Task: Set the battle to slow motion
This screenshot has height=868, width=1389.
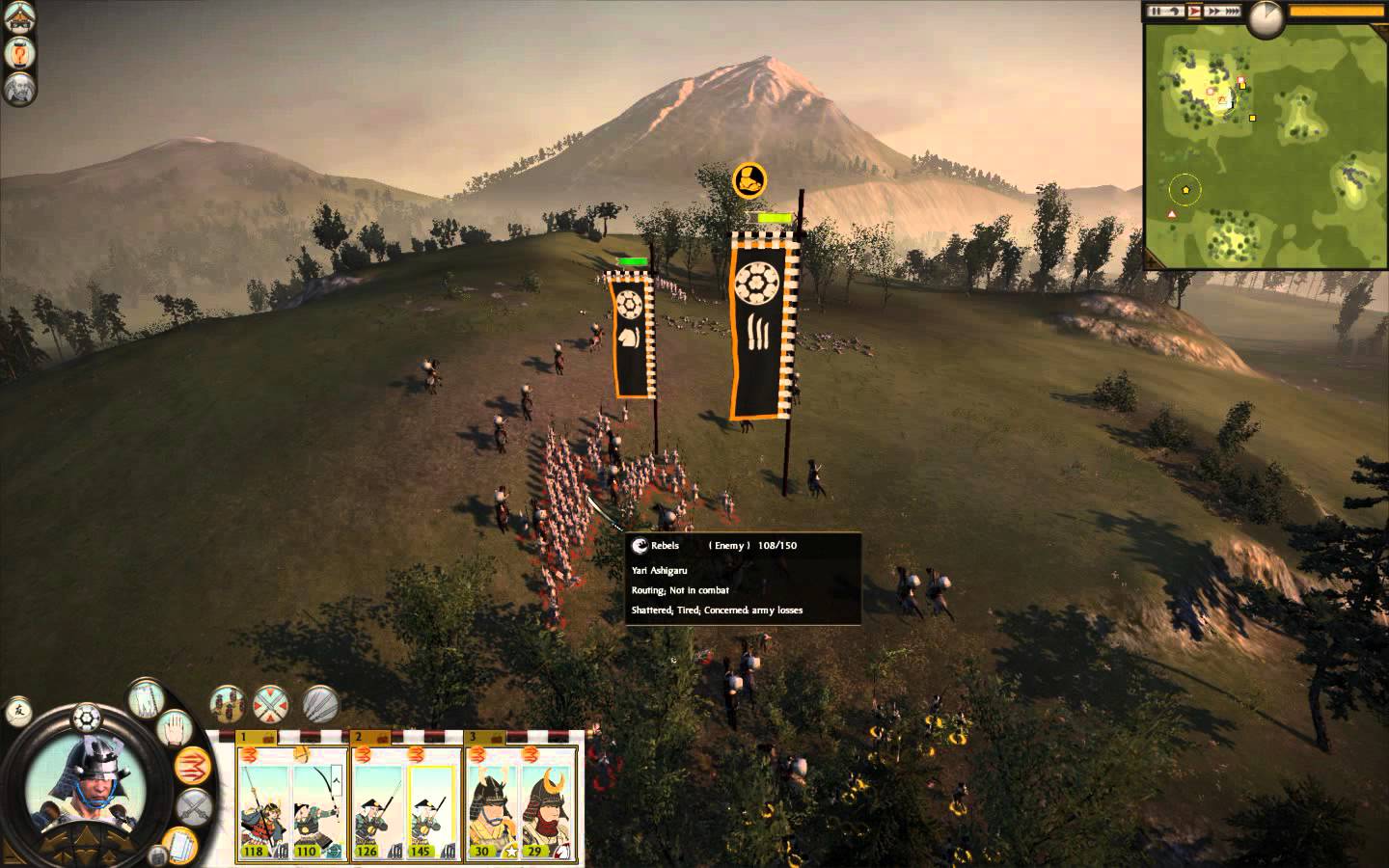Action: pyautogui.click(x=1175, y=12)
